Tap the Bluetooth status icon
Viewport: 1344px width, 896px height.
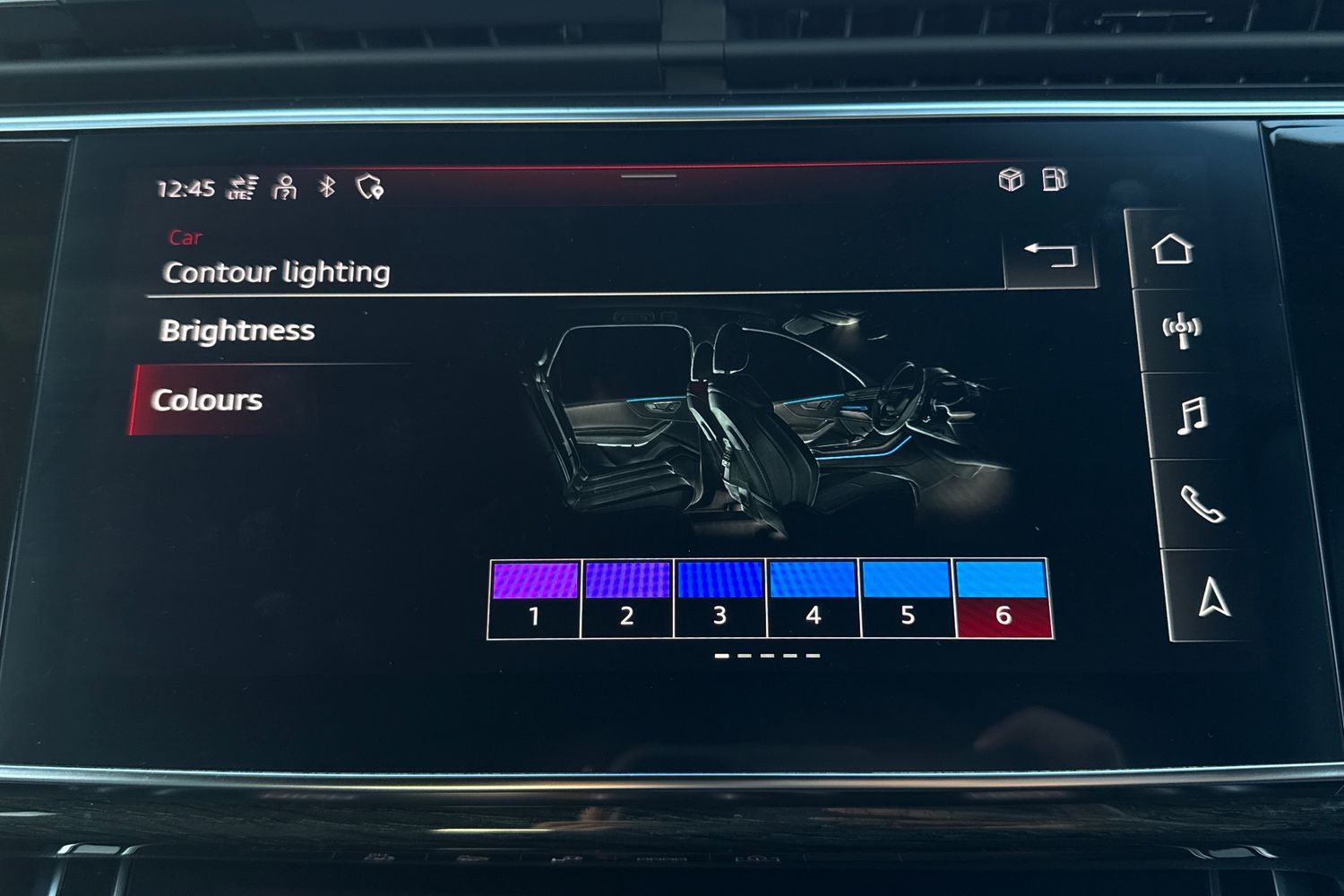click(x=327, y=186)
